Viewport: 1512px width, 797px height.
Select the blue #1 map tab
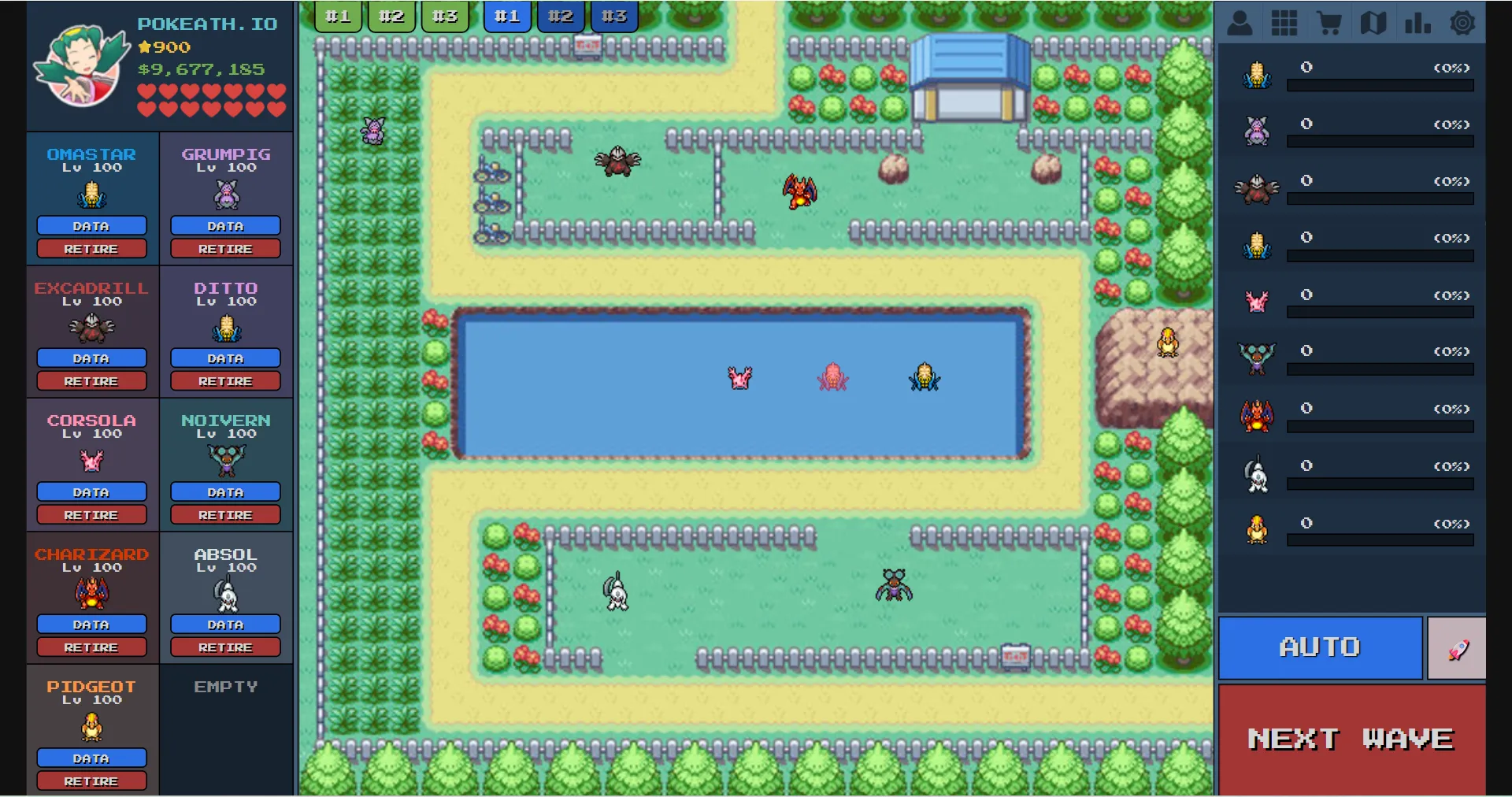point(508,15)
